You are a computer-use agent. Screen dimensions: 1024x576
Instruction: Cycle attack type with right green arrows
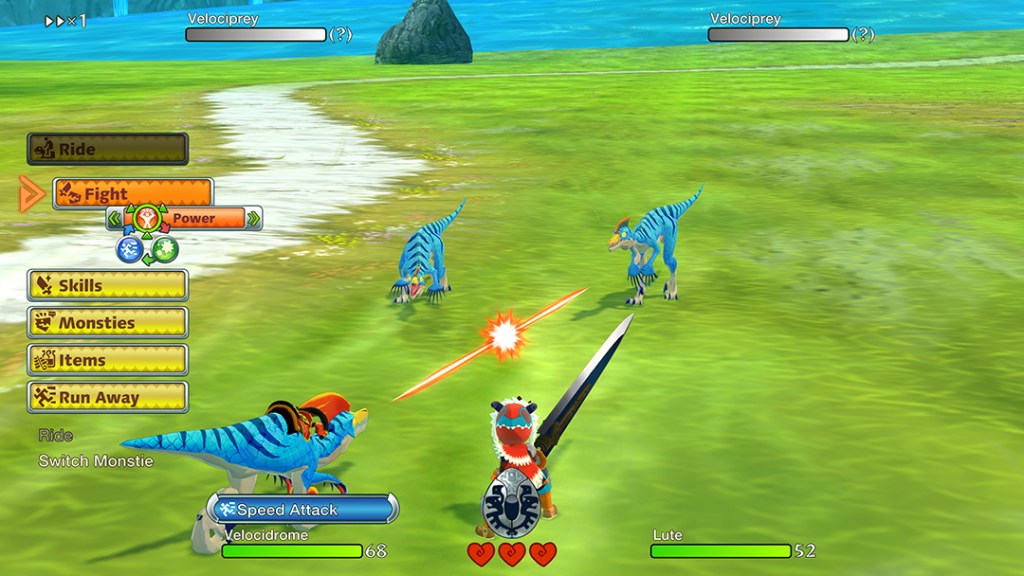(x=254, y=218)
